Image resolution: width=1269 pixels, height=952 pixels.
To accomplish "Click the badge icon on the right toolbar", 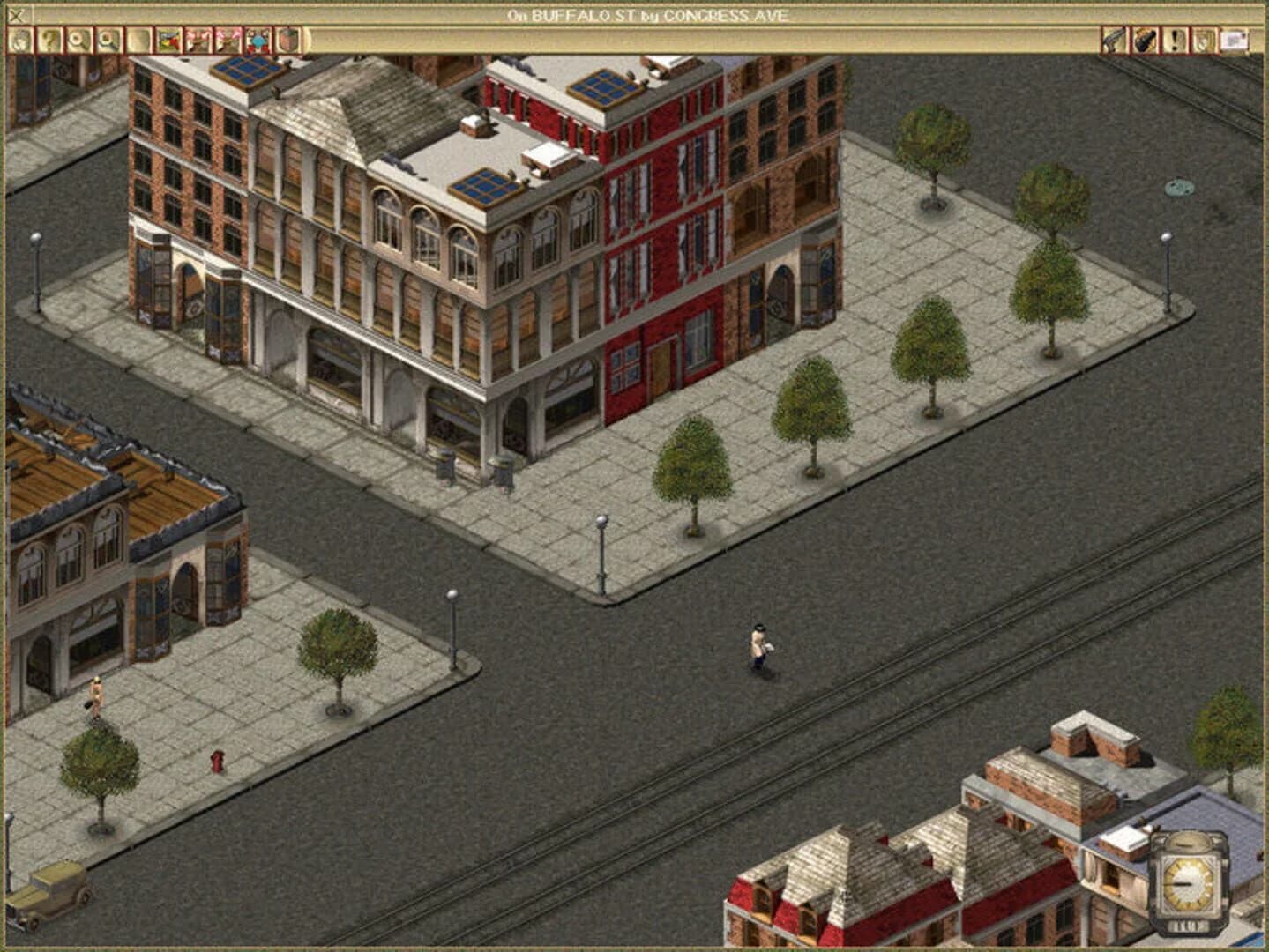I will 1202,40.
